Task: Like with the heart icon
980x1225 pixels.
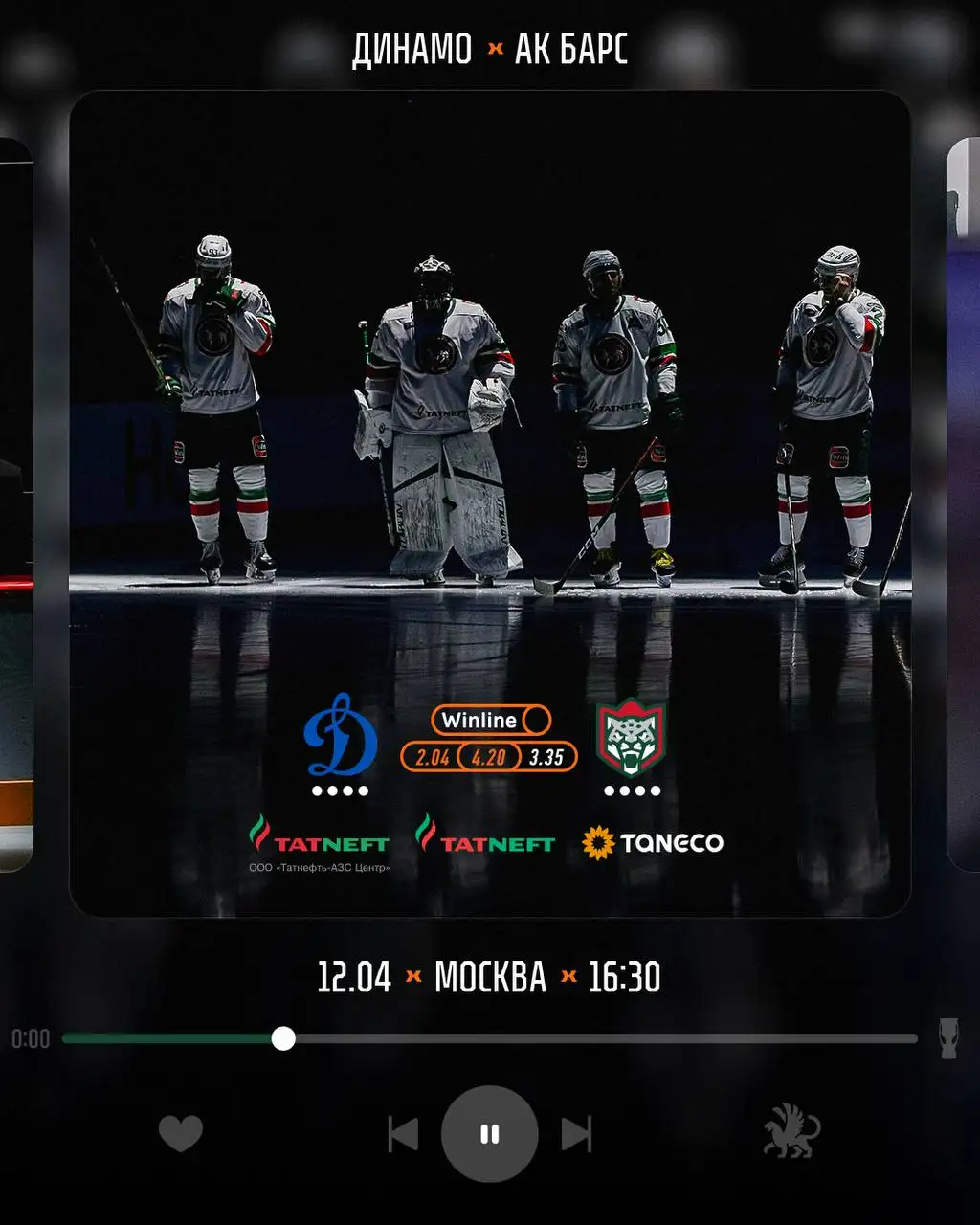Action: pos(180,1134)
